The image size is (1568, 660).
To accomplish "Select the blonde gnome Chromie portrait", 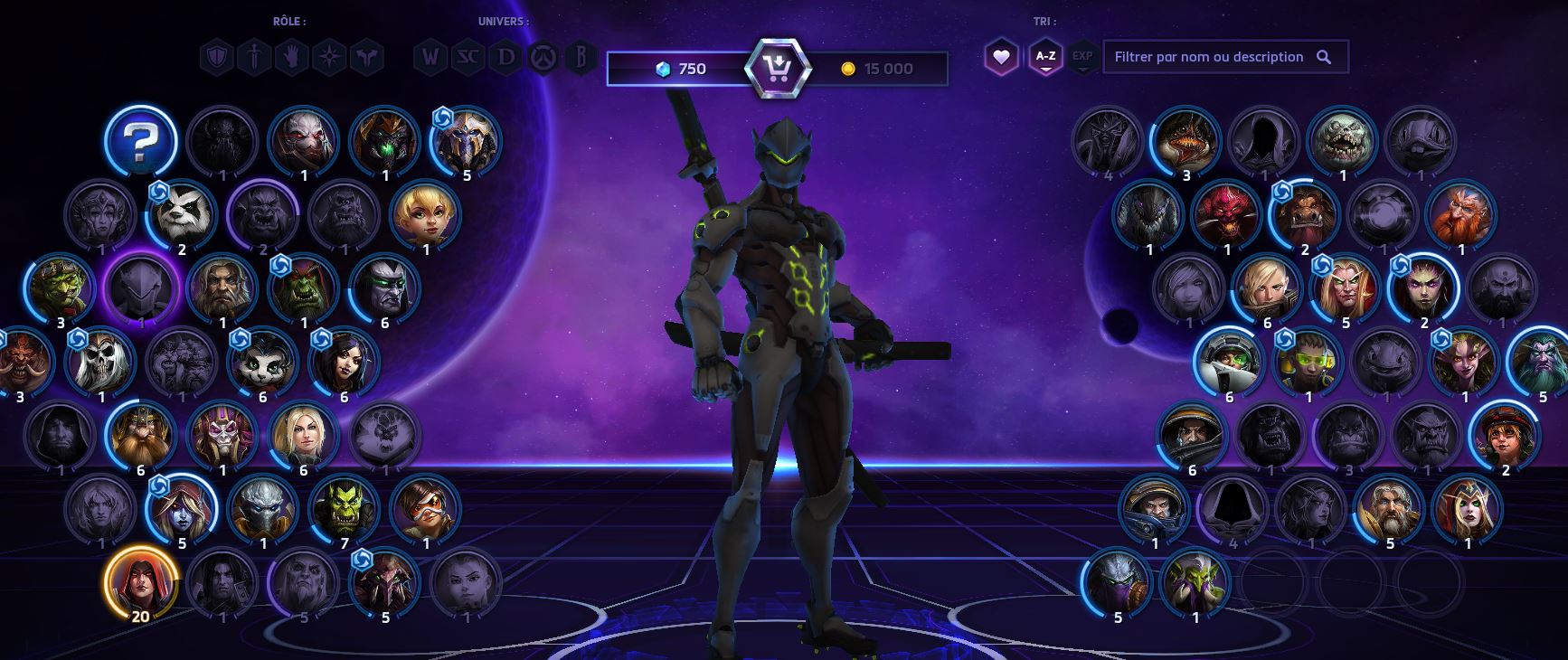I will [425, 214].
